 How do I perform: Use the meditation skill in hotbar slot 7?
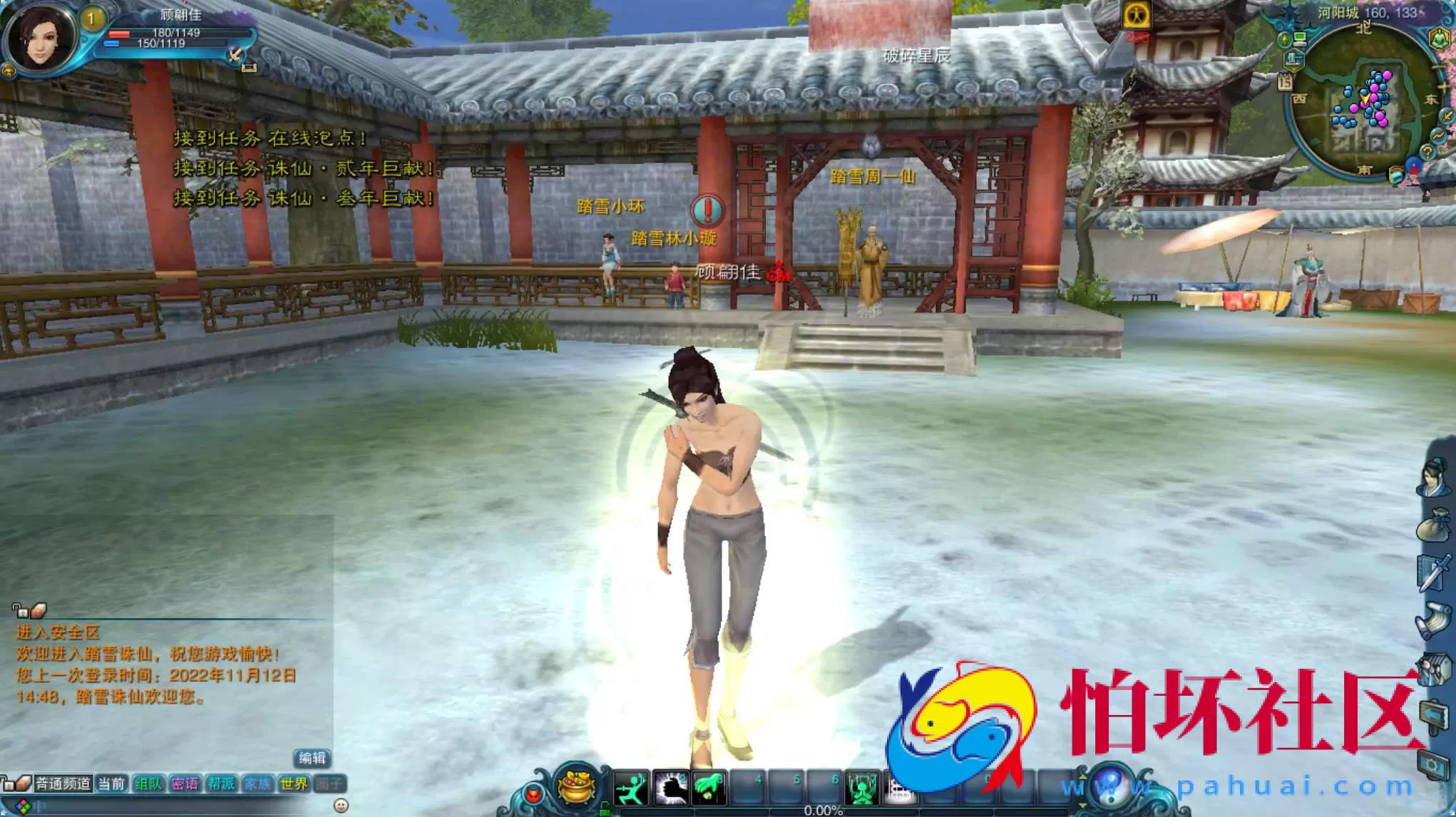[x=863, y=787]
